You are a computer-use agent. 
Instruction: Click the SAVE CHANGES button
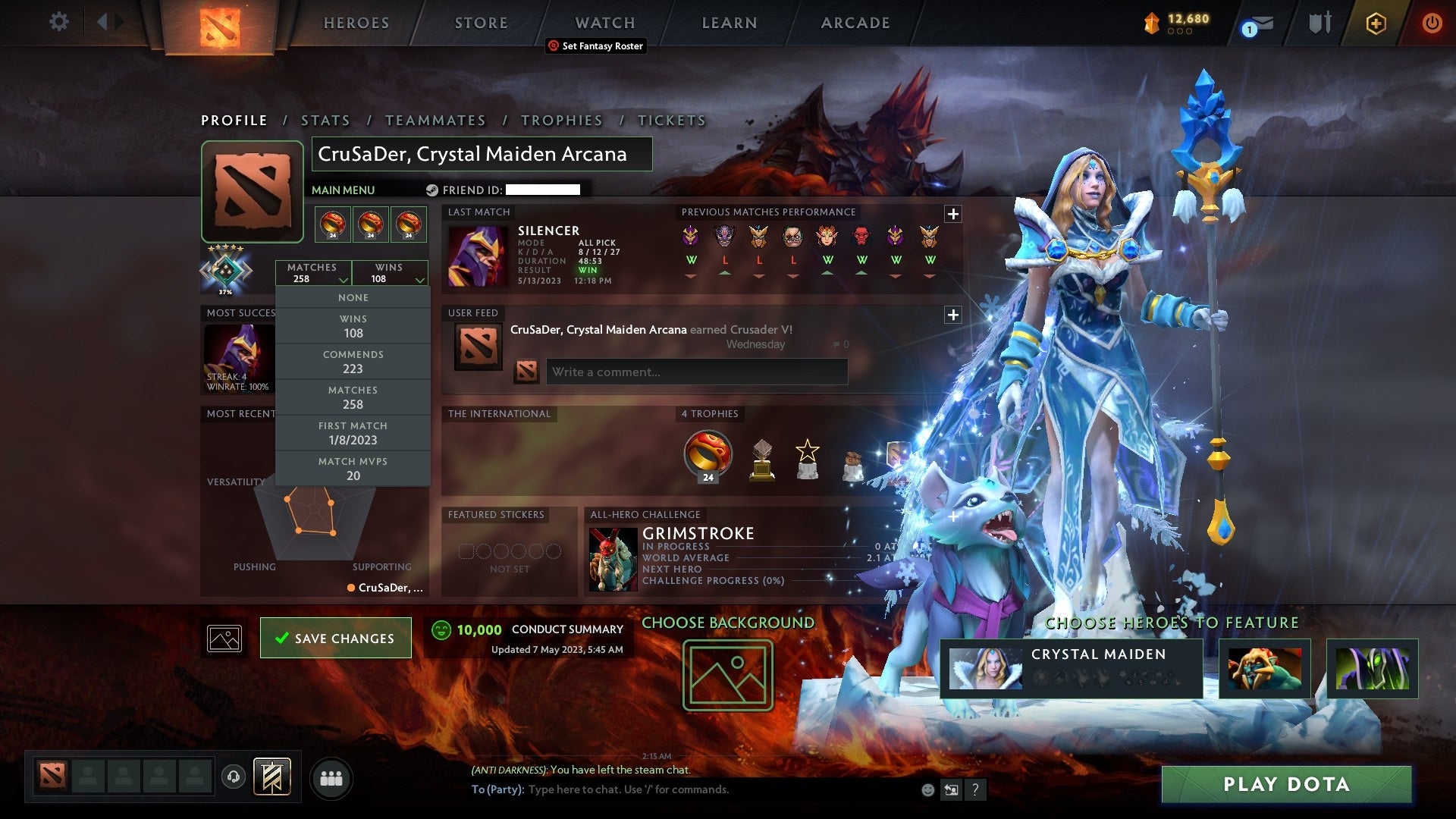coord(335,638)
